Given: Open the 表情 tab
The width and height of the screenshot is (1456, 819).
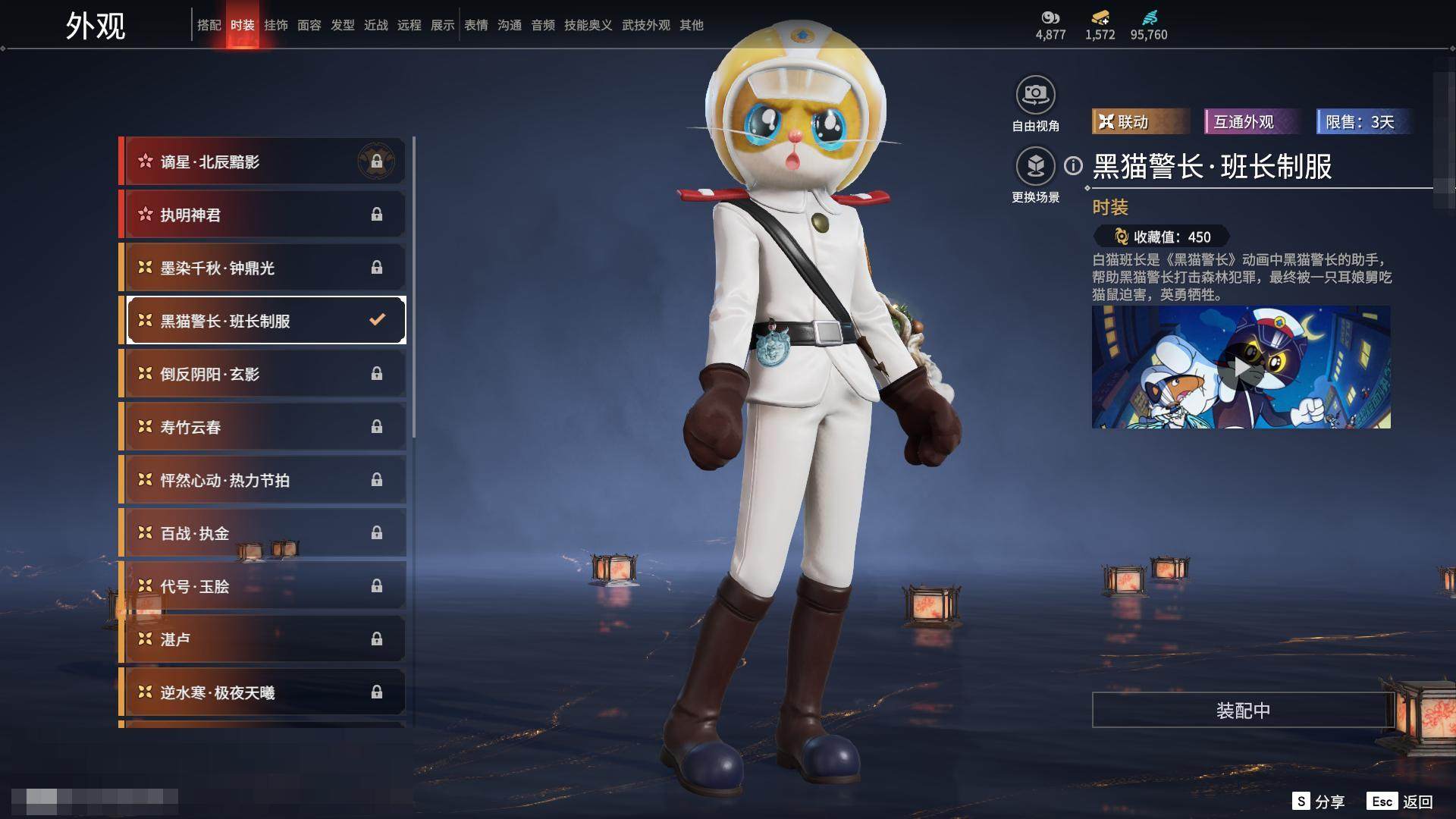Looking at the screenshot, I should (476, 25).
